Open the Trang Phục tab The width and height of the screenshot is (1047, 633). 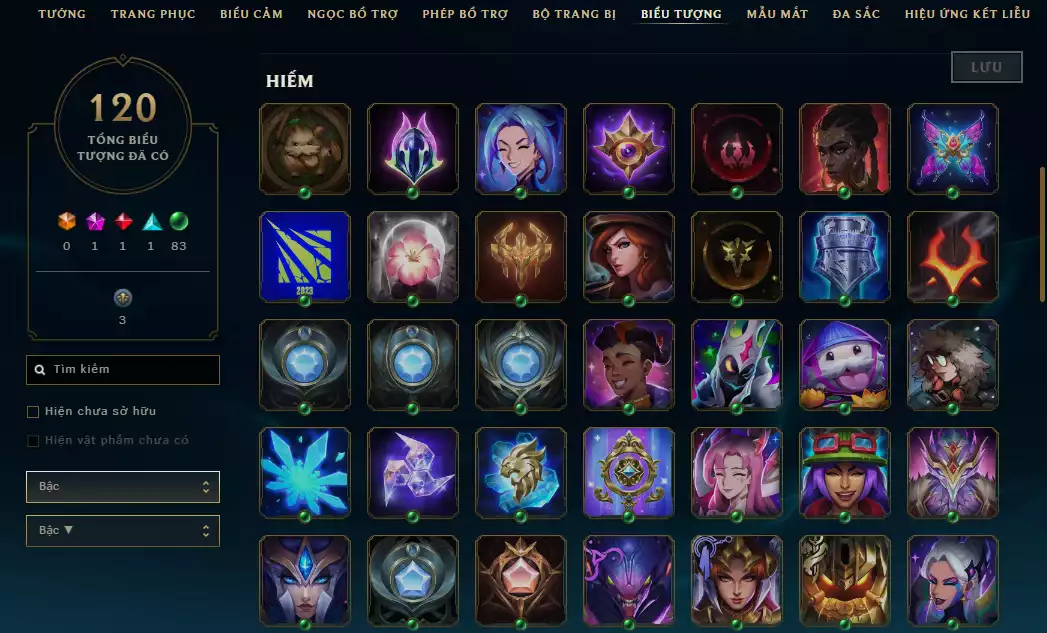tap(153, 14)
